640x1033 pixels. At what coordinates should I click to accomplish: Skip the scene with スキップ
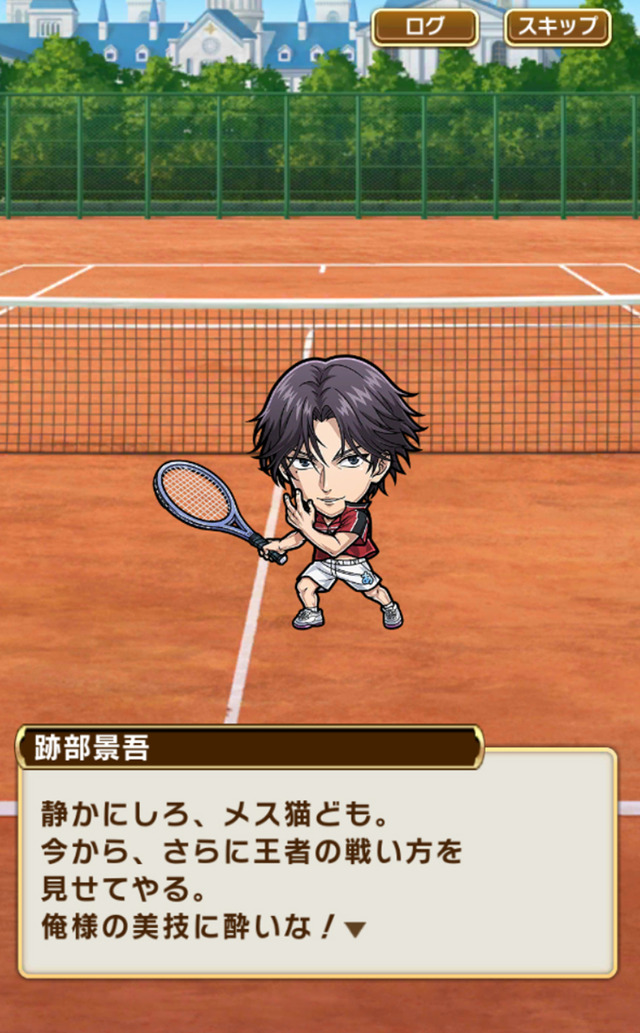pyautogui.click(x=558, y=27)
